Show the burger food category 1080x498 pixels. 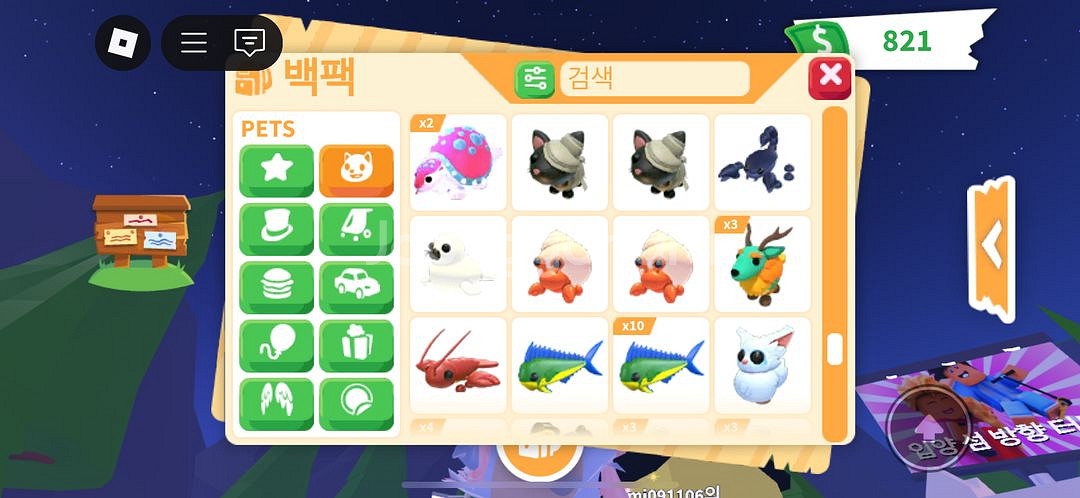[276, 288]
